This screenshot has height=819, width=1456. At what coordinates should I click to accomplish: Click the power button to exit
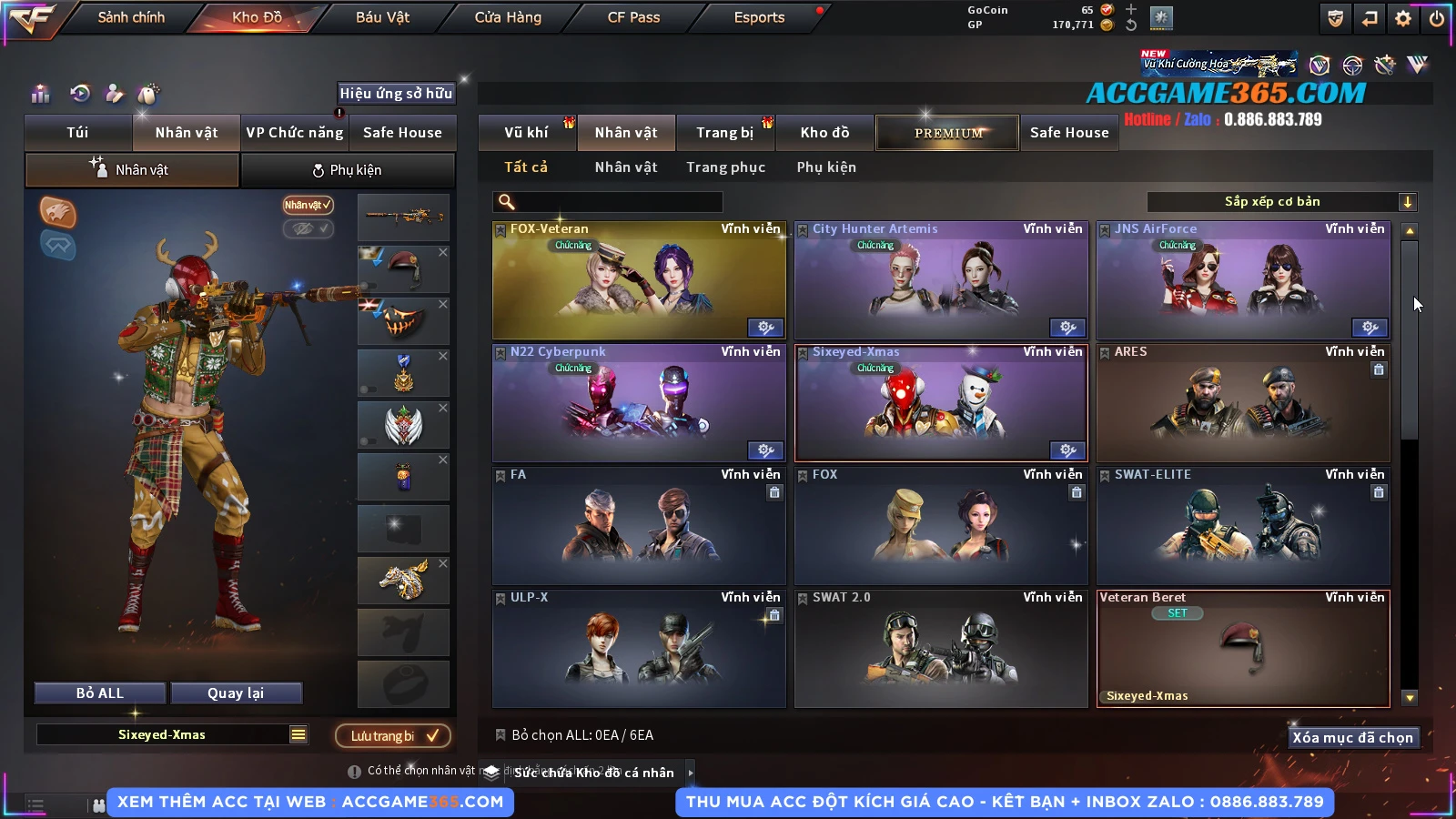[x=1437, y=18]
